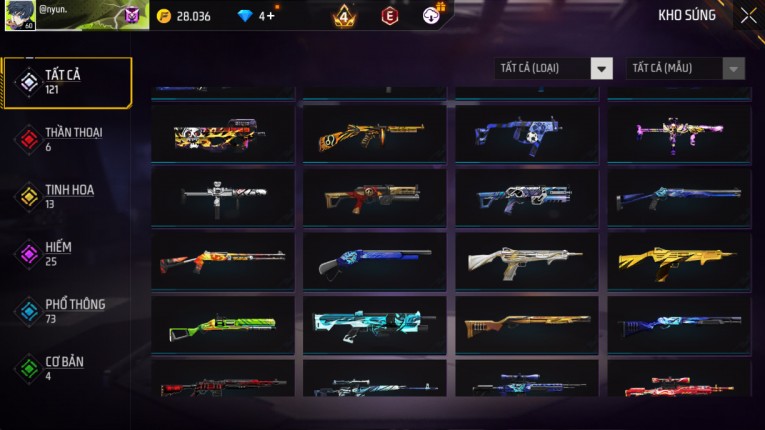Open the TINH HOA rarity tab

coord(66,196)
